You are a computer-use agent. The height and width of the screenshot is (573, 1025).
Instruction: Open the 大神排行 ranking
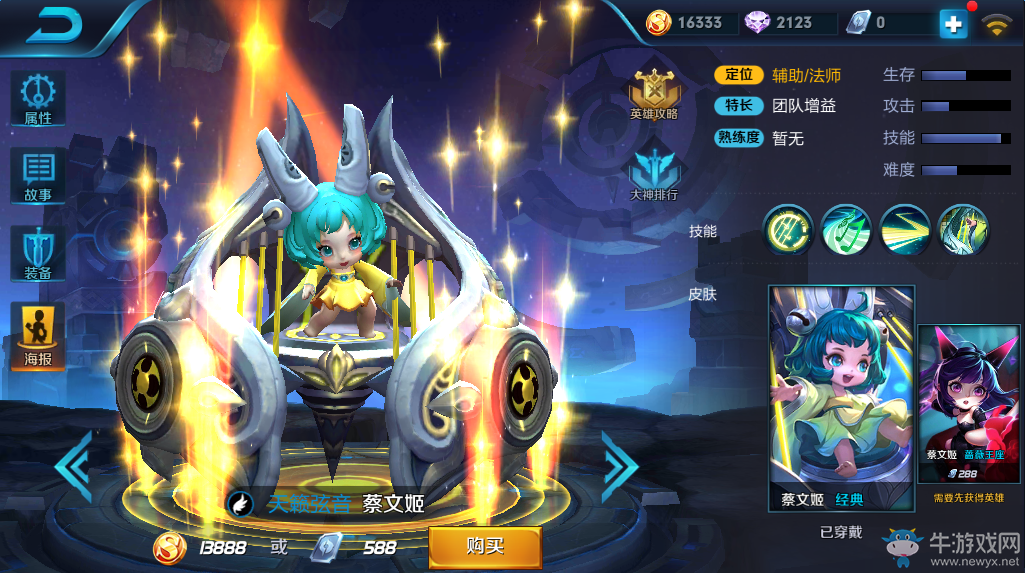click(x=653, y=172)
